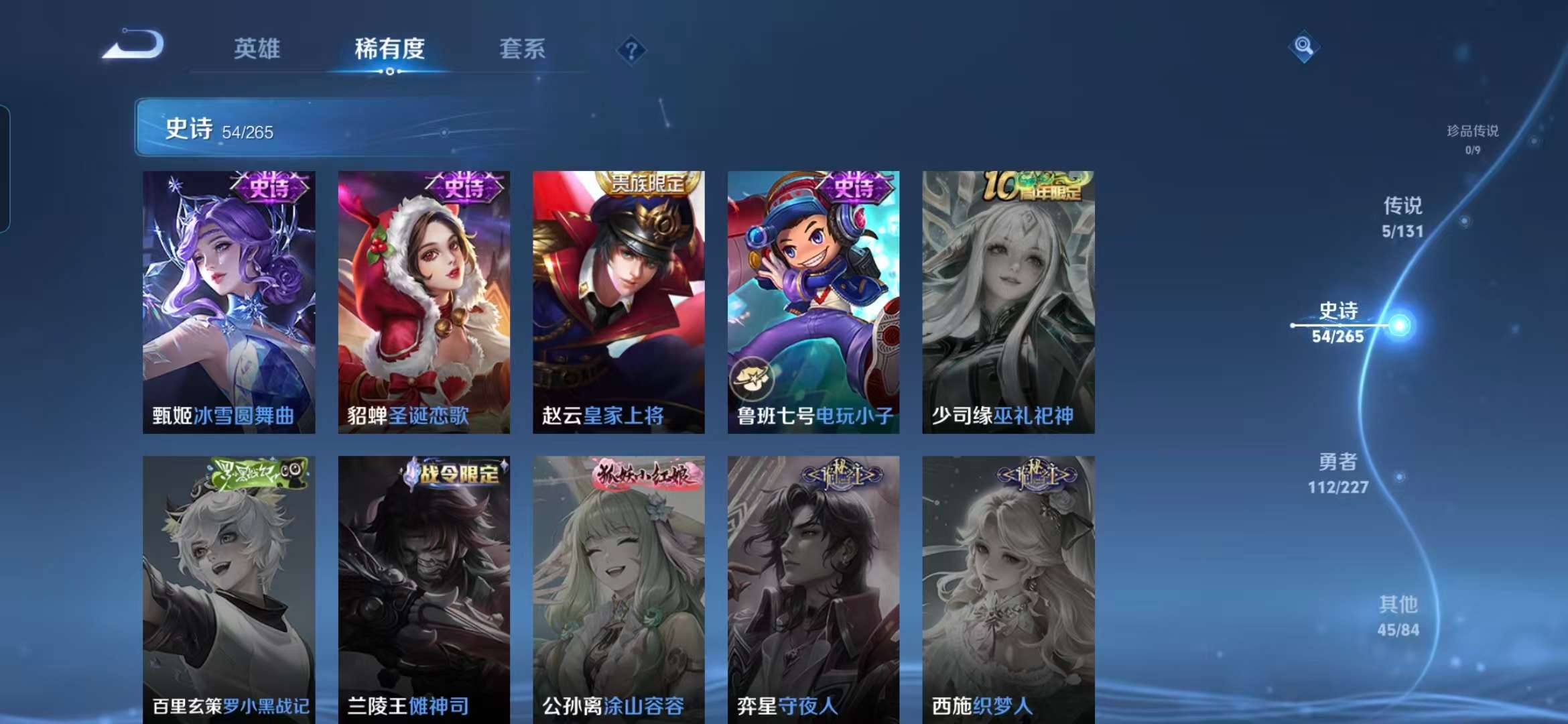Go back with the return arrow
This screenshot has height=724, width=1568.
pos(133,46)
